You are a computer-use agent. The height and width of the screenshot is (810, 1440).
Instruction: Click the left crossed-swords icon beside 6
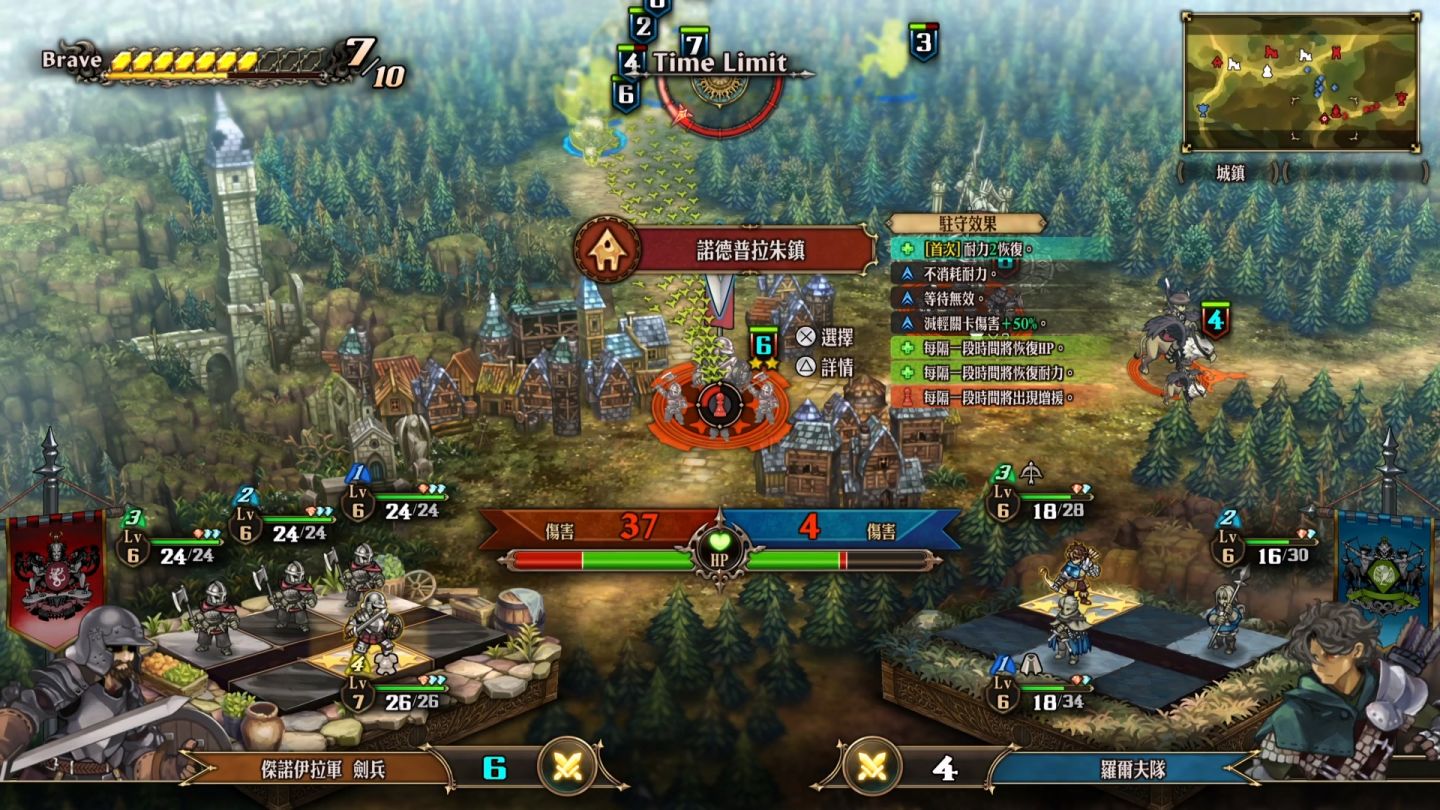click(567, 767)
